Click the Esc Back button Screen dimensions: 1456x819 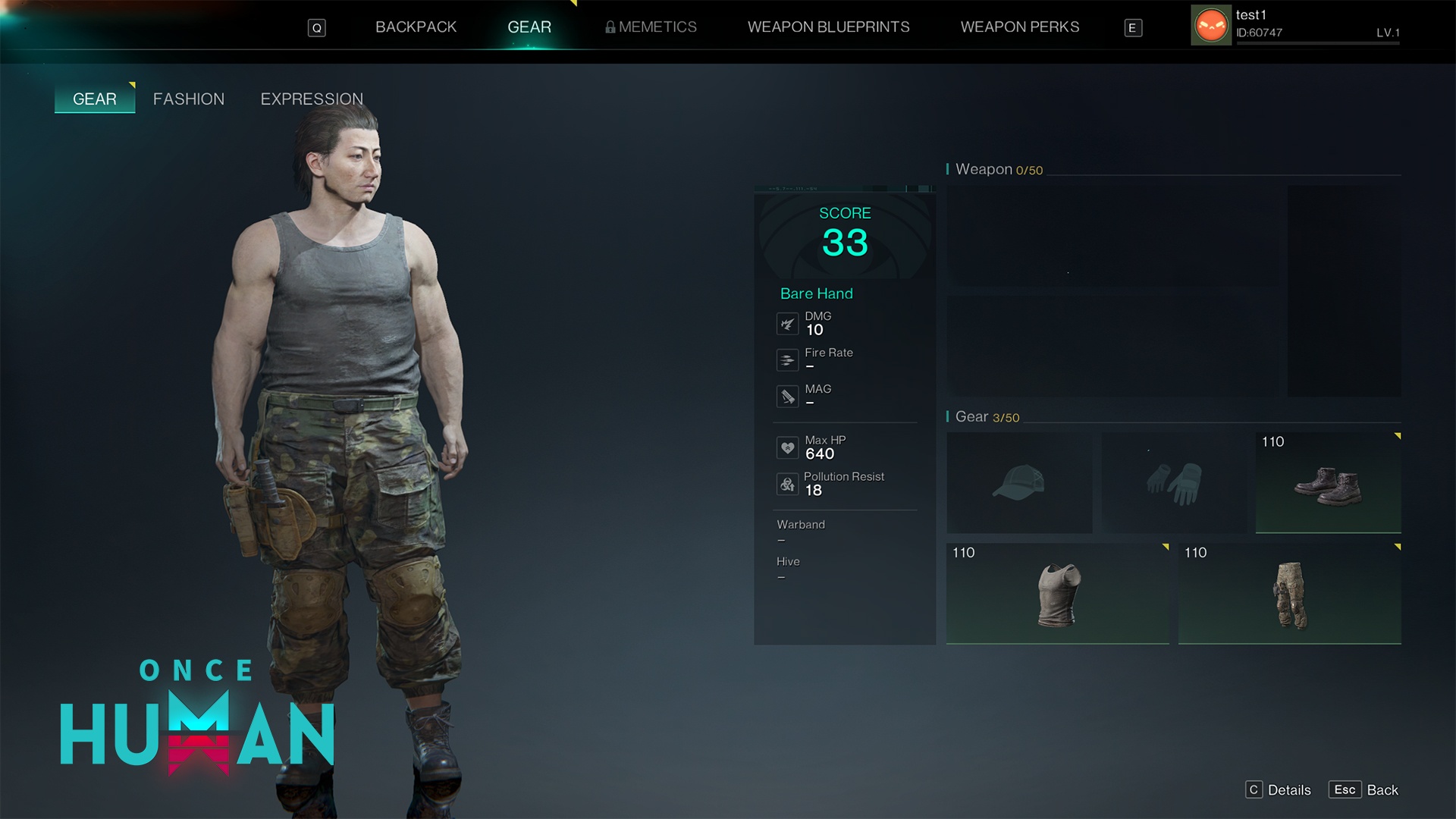click(1363, 789)
